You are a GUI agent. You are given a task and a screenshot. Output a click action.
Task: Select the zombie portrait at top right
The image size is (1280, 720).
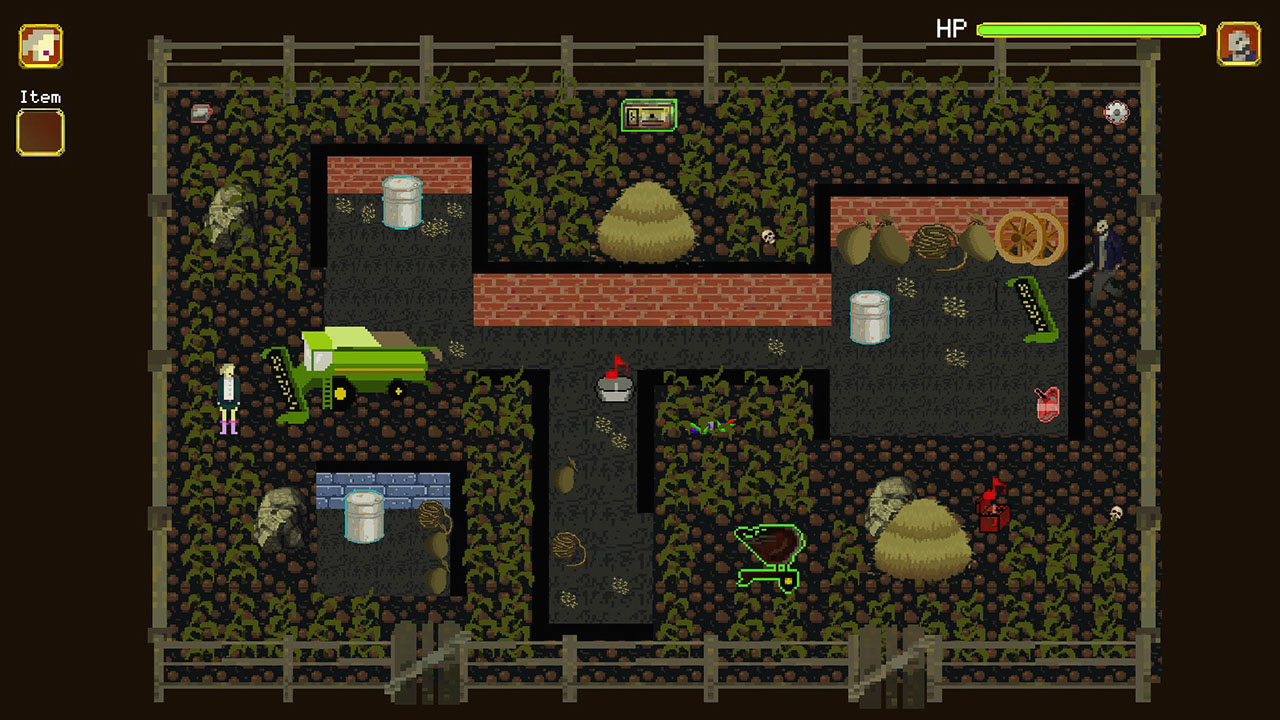[x=1238, y=45]
